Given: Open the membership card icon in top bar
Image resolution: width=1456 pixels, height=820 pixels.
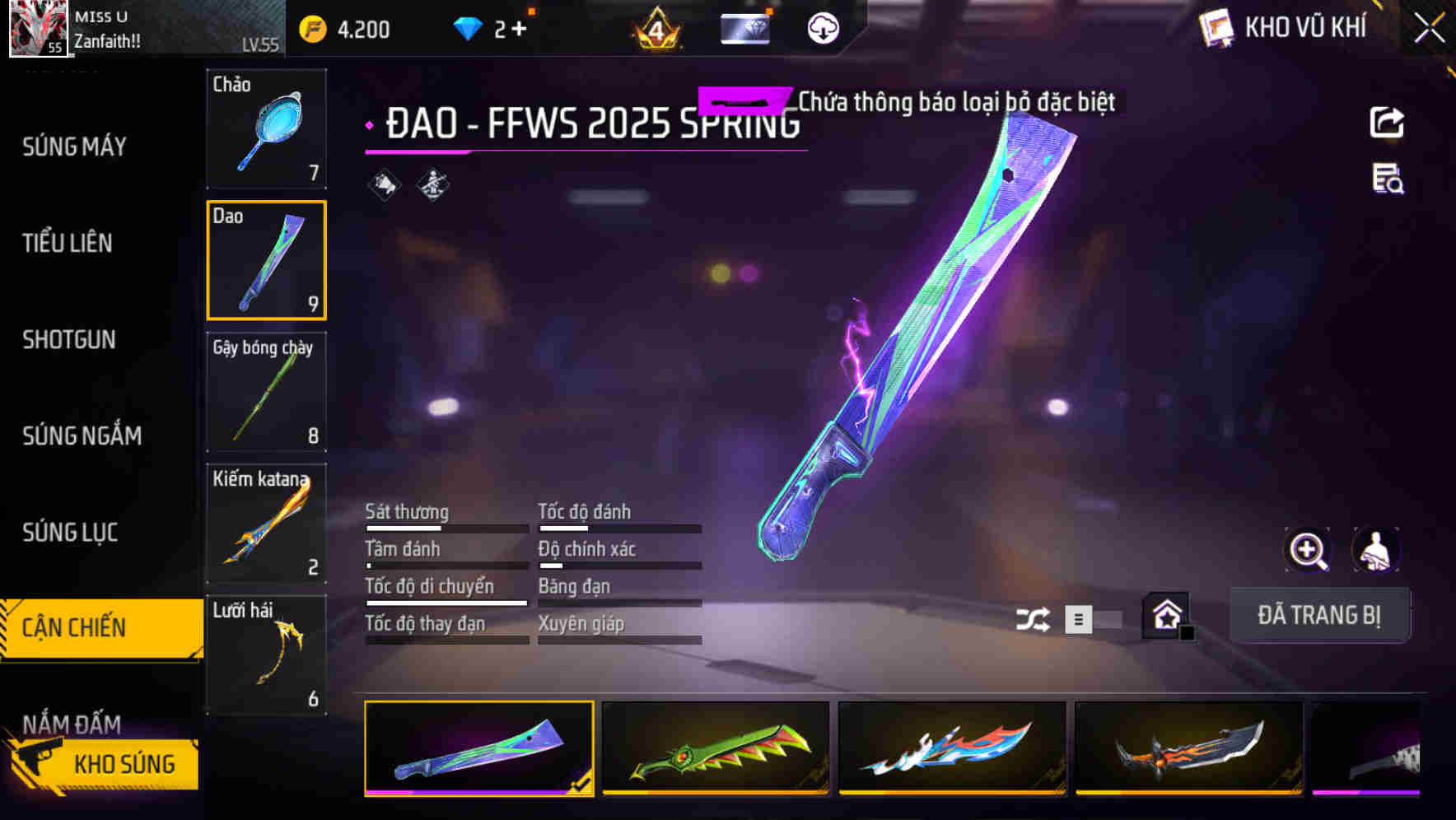Looking at the screenshot, I should click(744, 28).
